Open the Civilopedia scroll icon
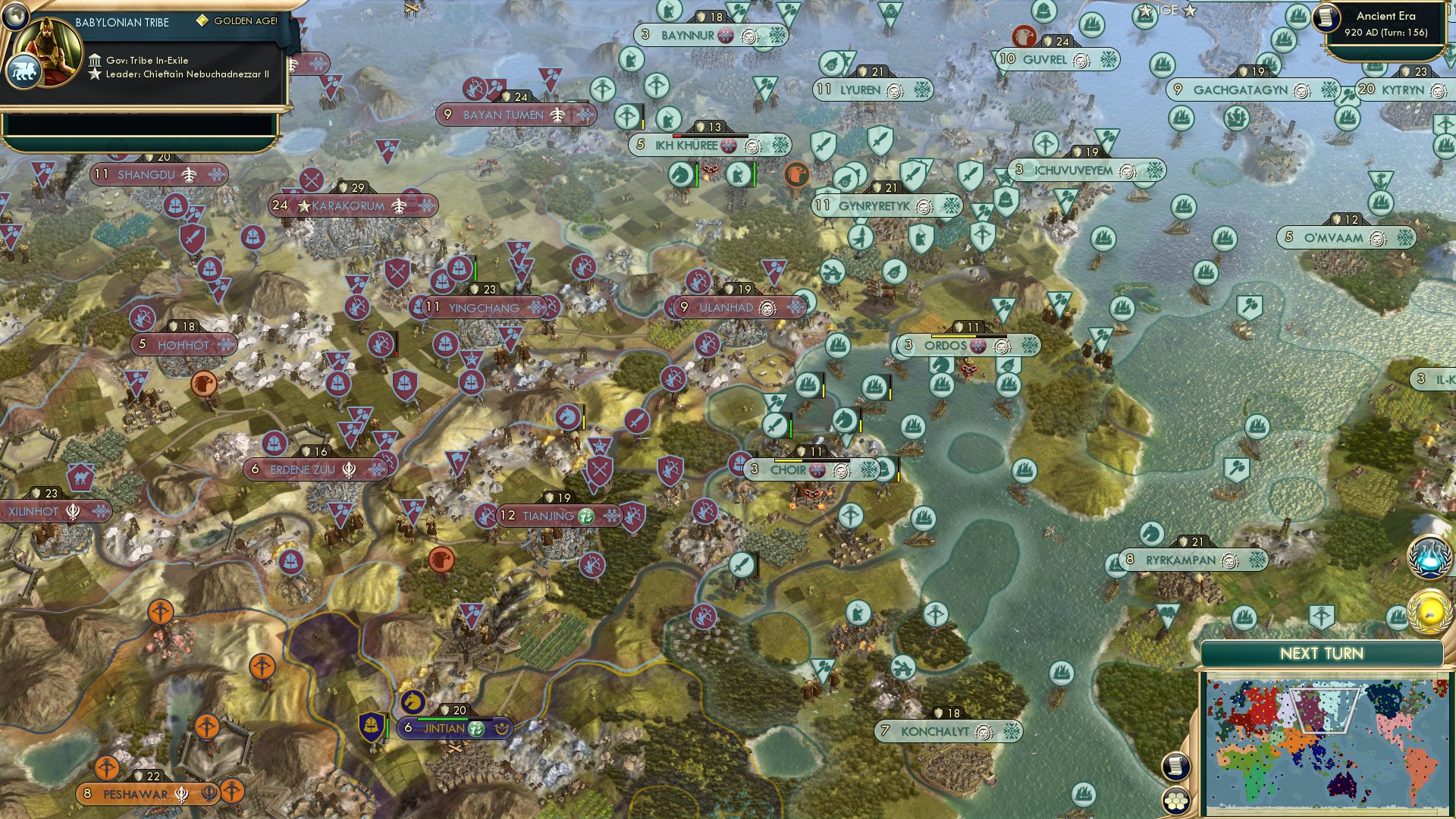Screen dimensions: 1456x819 (1175, 767)
